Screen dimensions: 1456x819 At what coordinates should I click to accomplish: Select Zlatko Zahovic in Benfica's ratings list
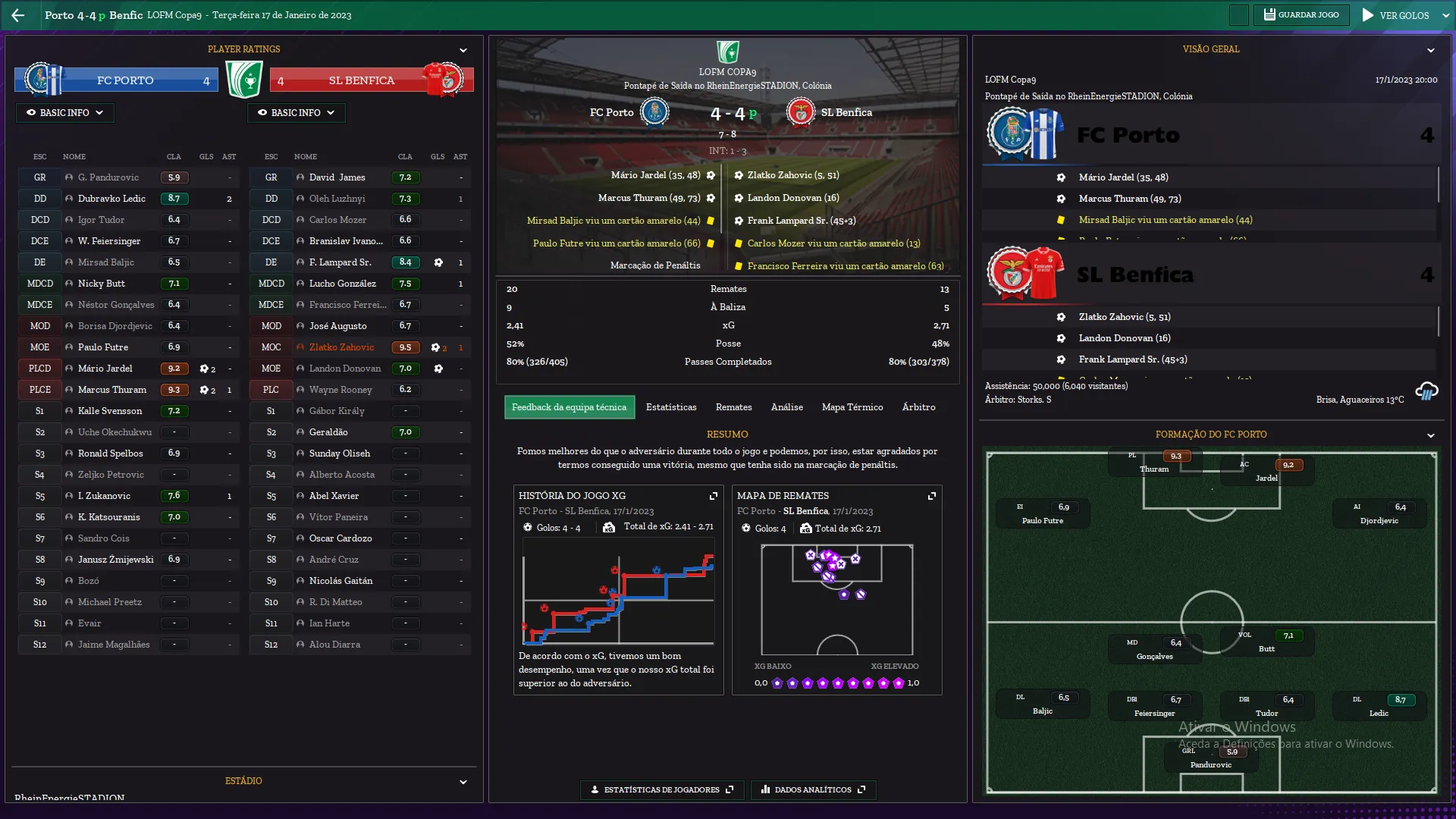pyautogui.click(x=341, y=347)
